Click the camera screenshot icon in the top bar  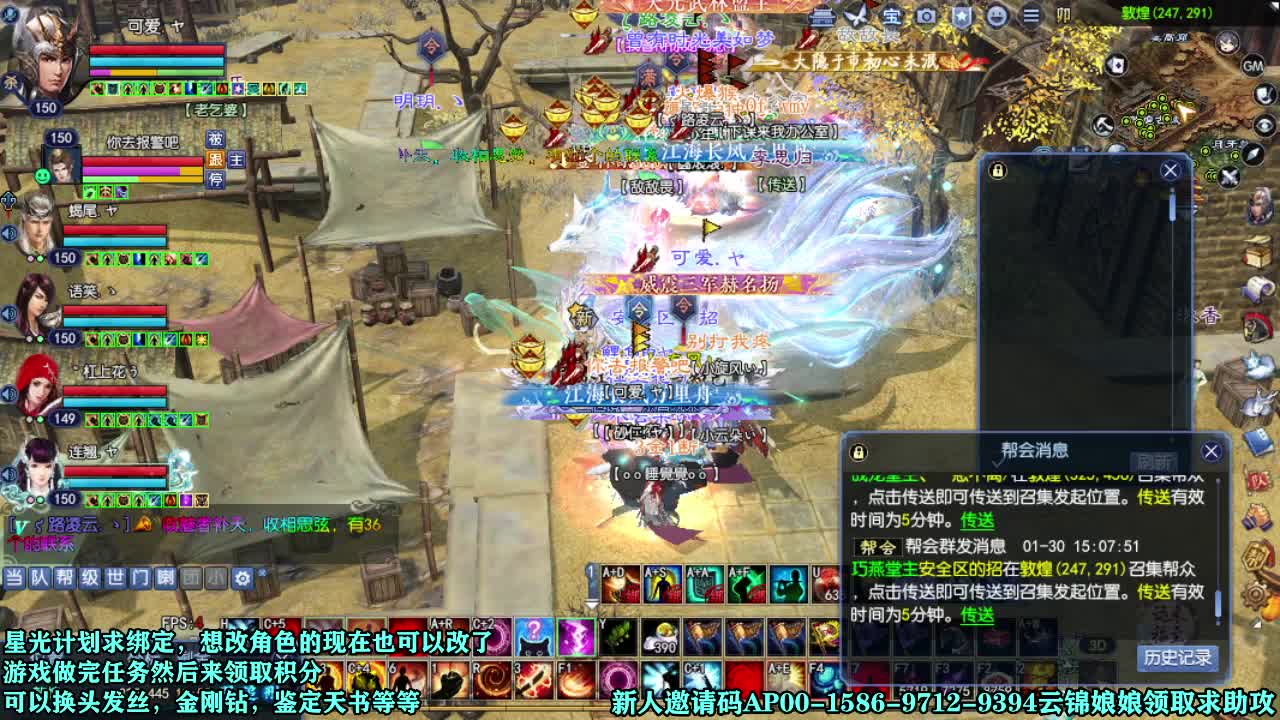point(928,15)
